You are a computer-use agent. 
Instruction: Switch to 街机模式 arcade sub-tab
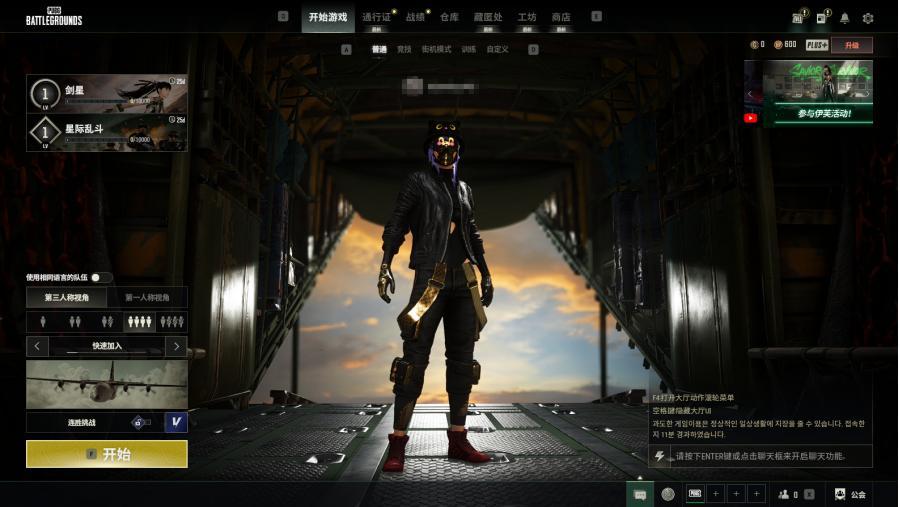click(x=437, y=49)
